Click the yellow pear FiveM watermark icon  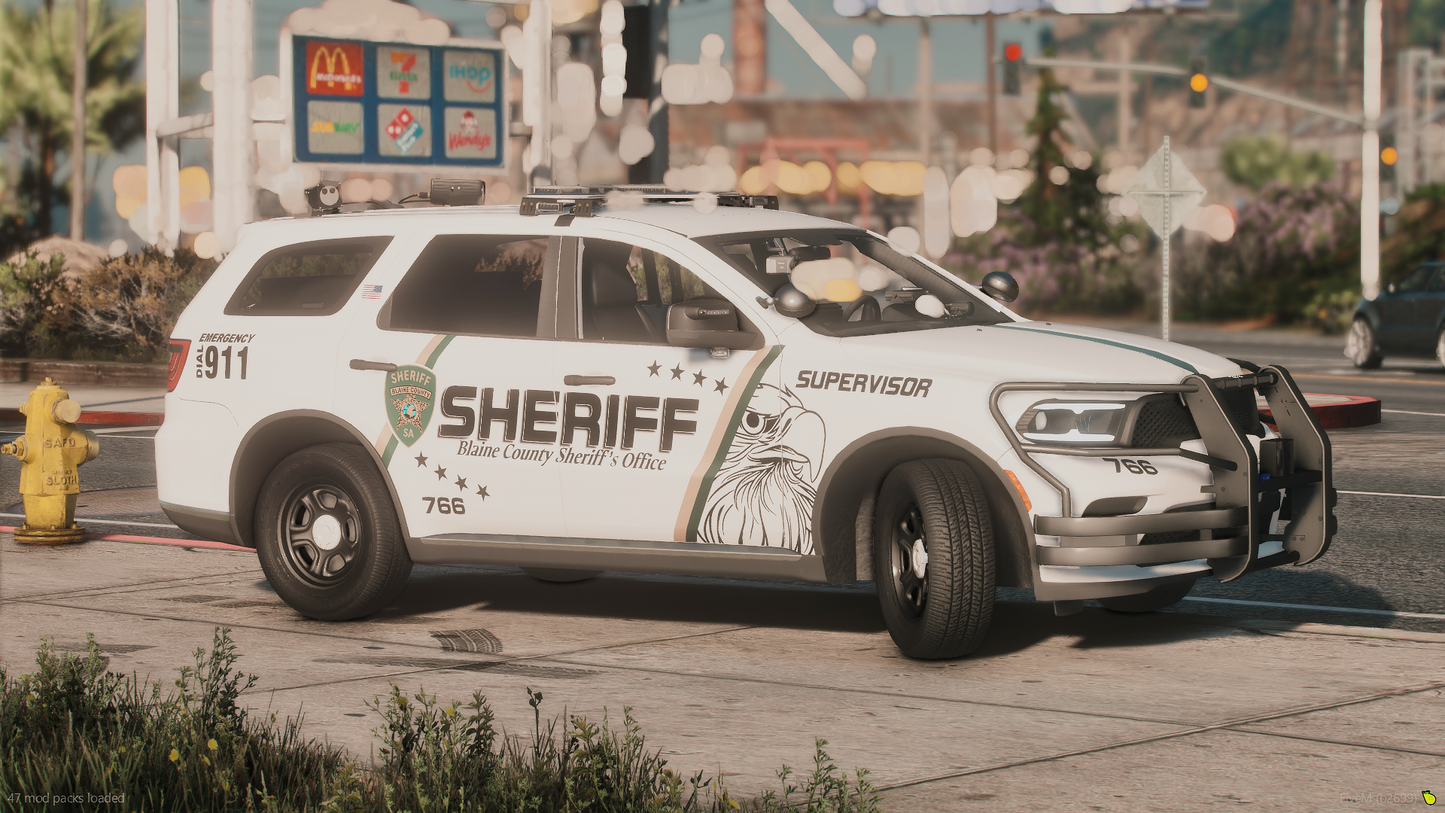tap(1429, 798)
